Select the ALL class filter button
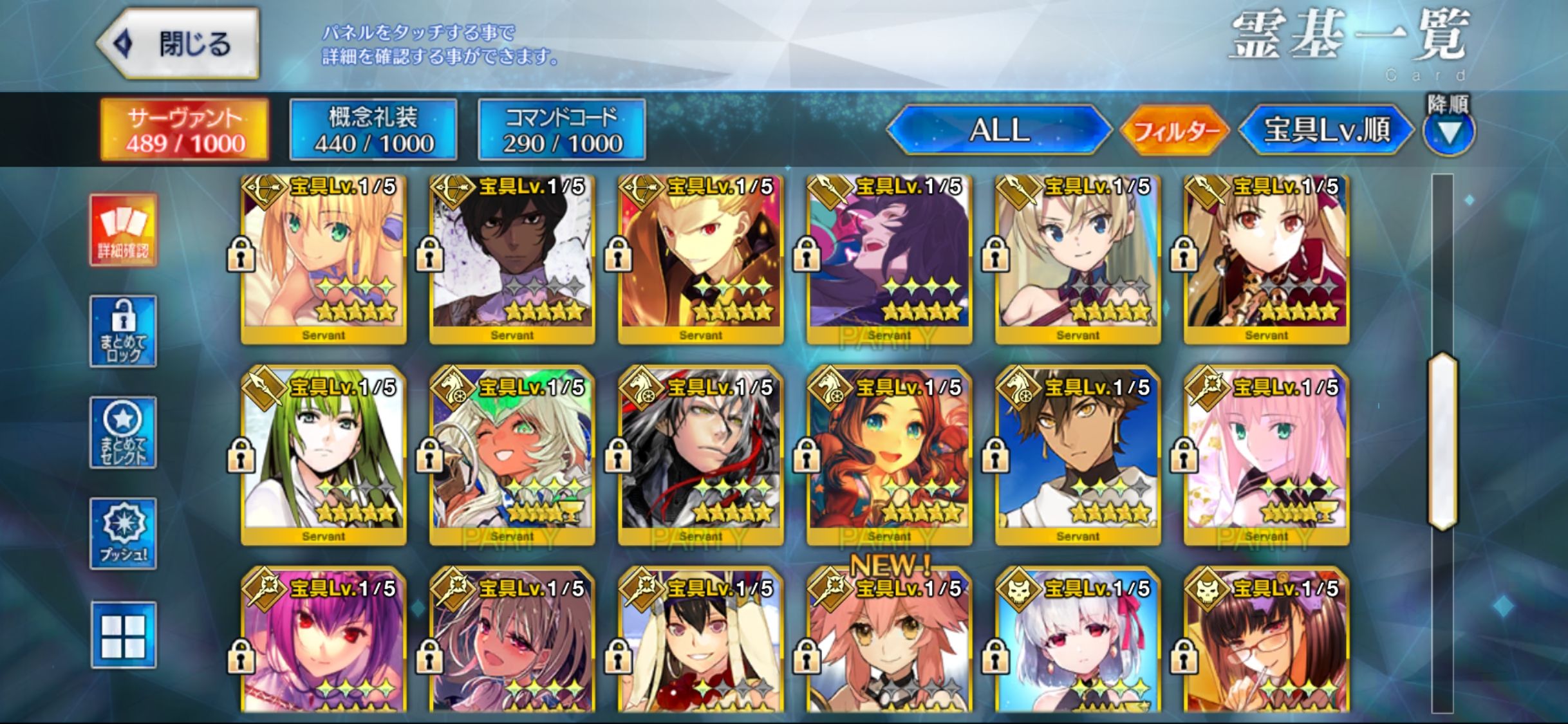The height and width of the screenshot is (724, 1568). click(998, 130)
